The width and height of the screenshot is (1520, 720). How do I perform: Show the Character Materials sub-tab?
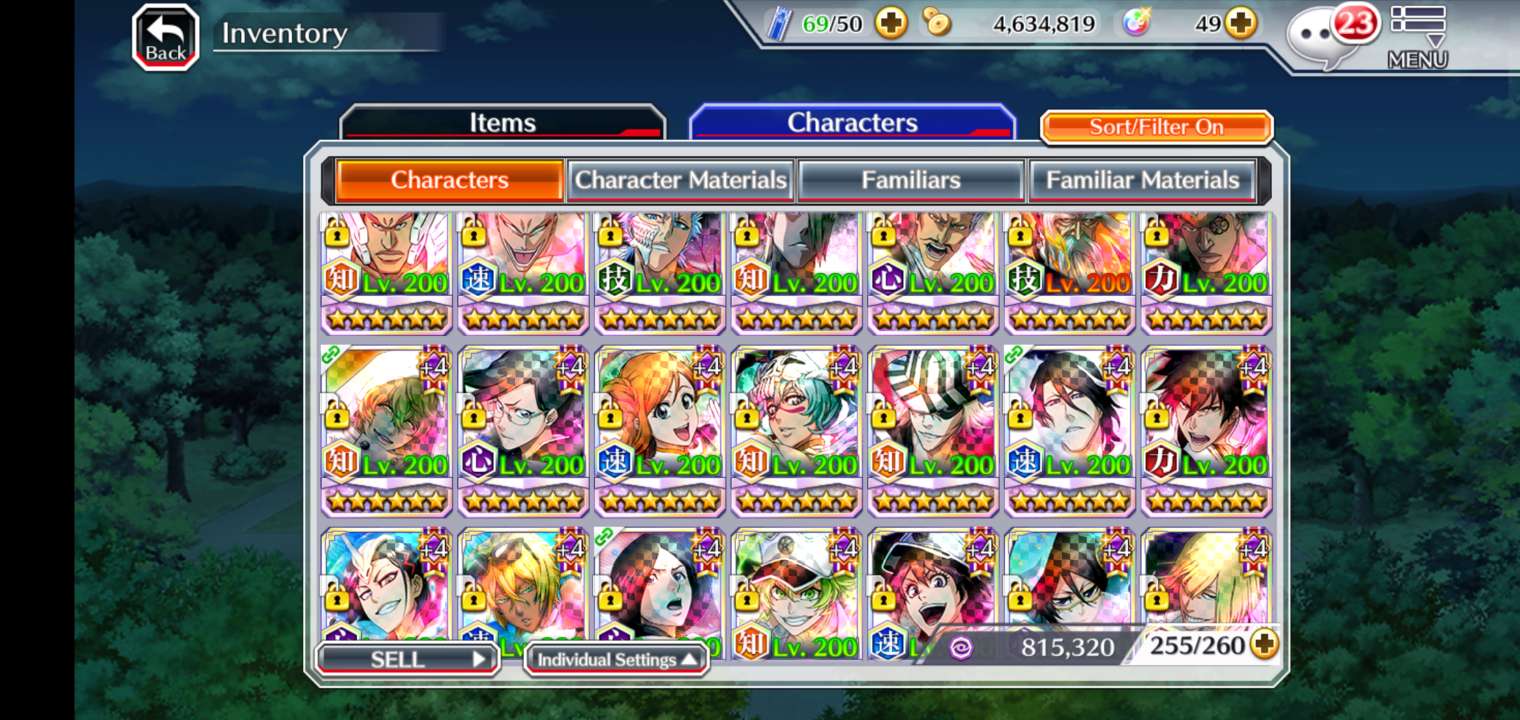click(x=680, y=180)
